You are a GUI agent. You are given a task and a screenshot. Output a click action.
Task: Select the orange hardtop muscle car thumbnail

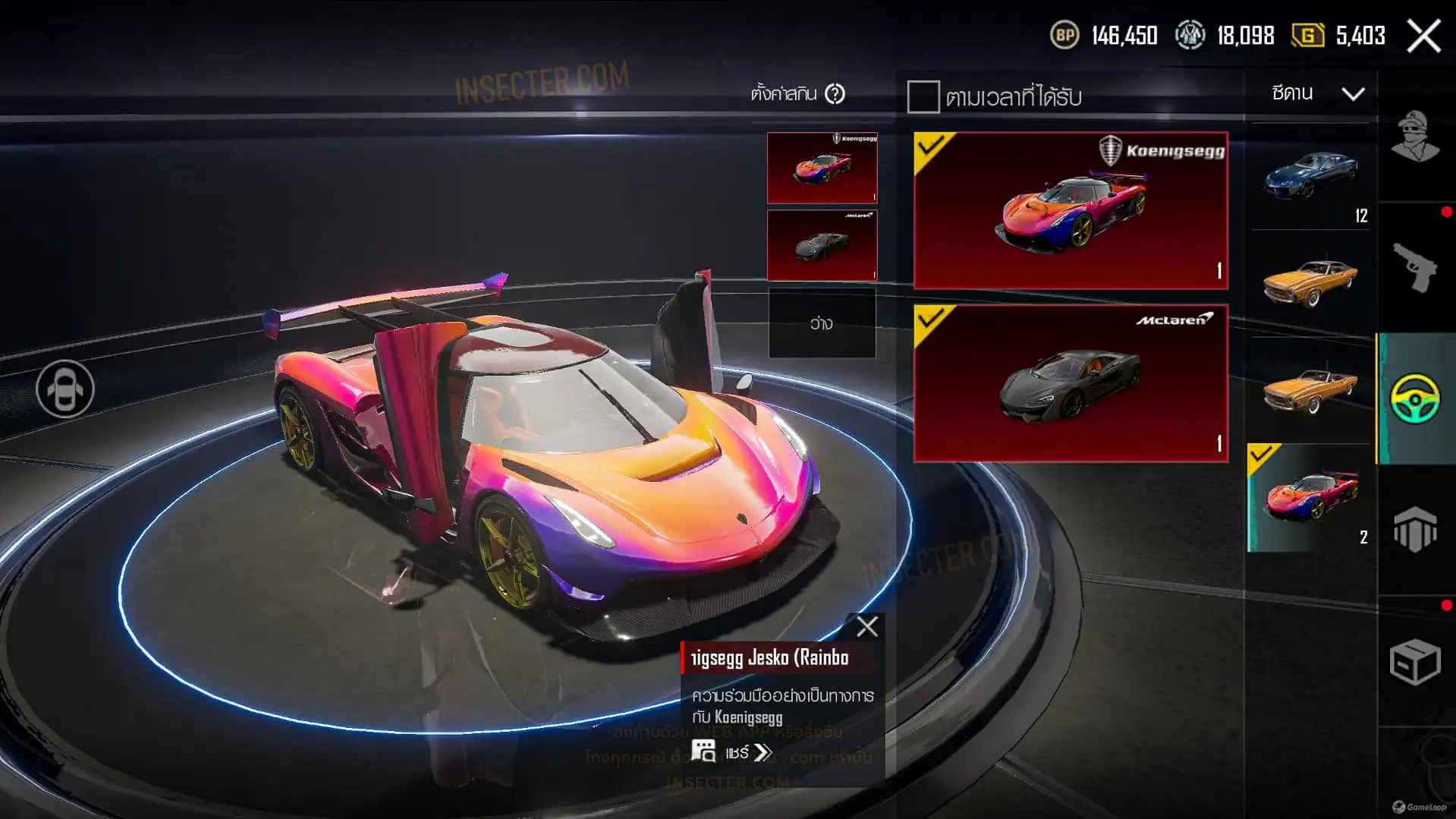point(1311,282)
